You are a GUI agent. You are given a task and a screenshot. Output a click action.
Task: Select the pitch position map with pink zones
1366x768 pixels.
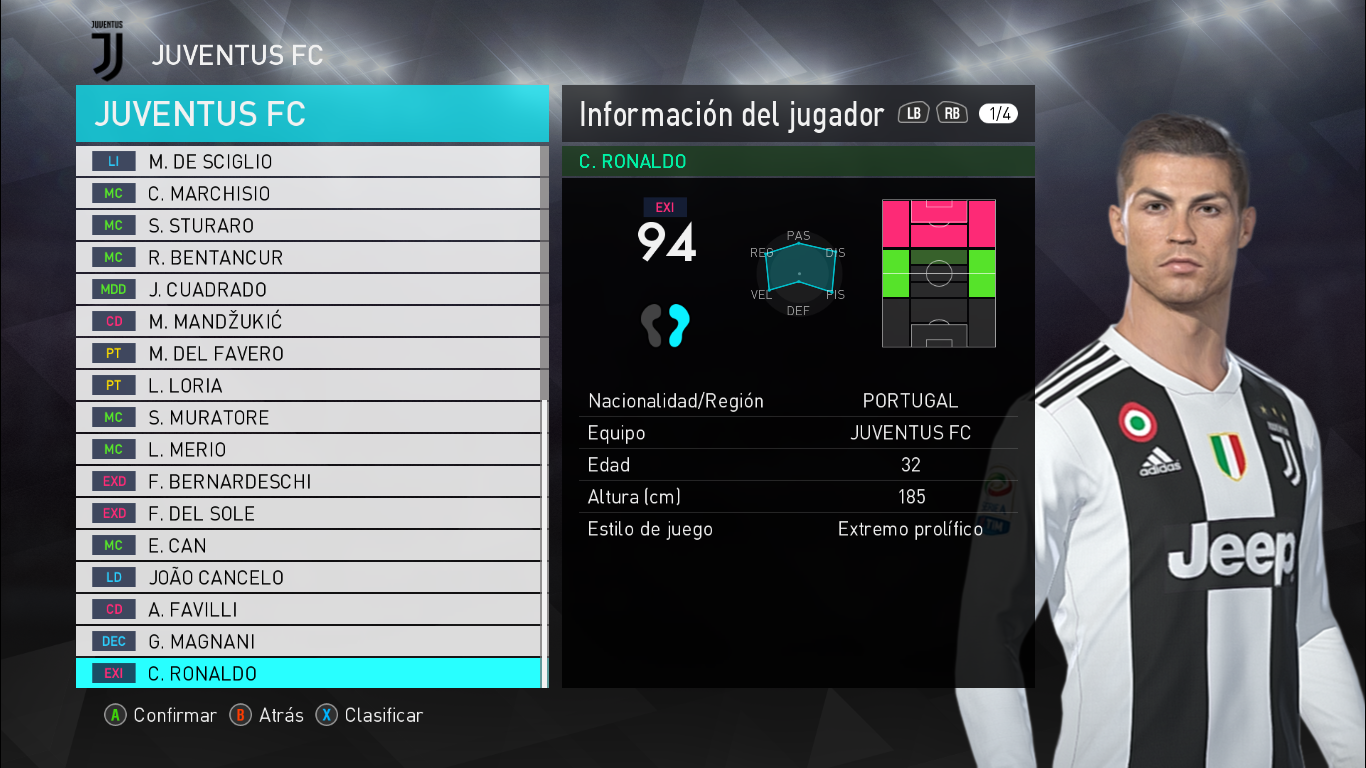938,272
